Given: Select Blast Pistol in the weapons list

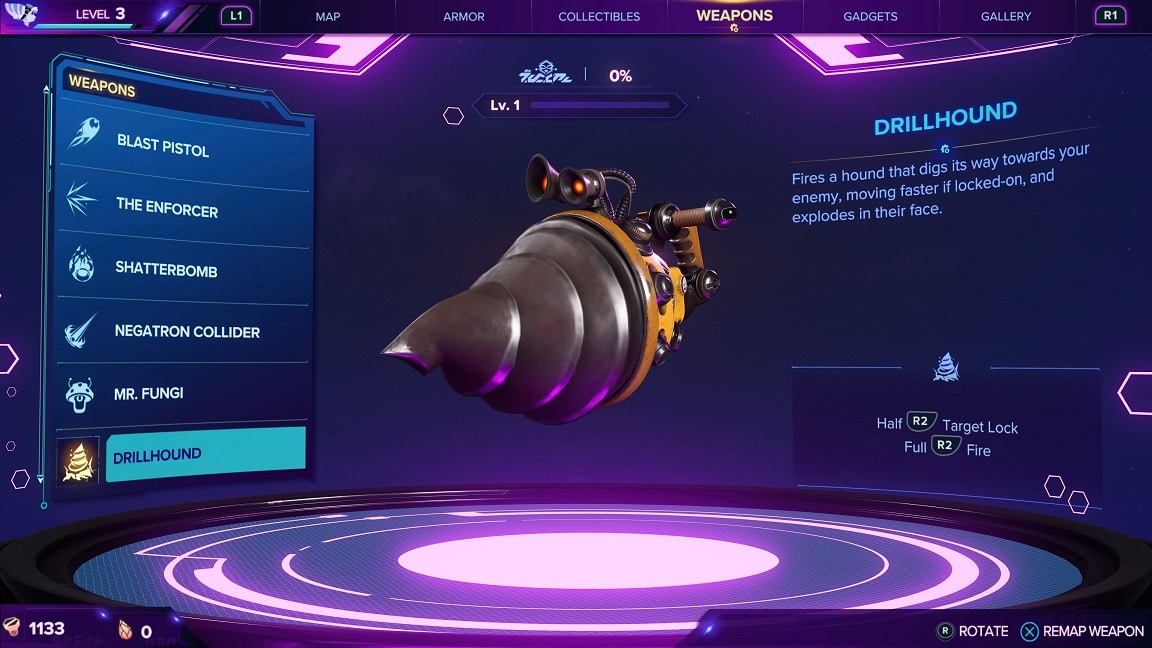Looking at the screenshot, I should [163, 145].
